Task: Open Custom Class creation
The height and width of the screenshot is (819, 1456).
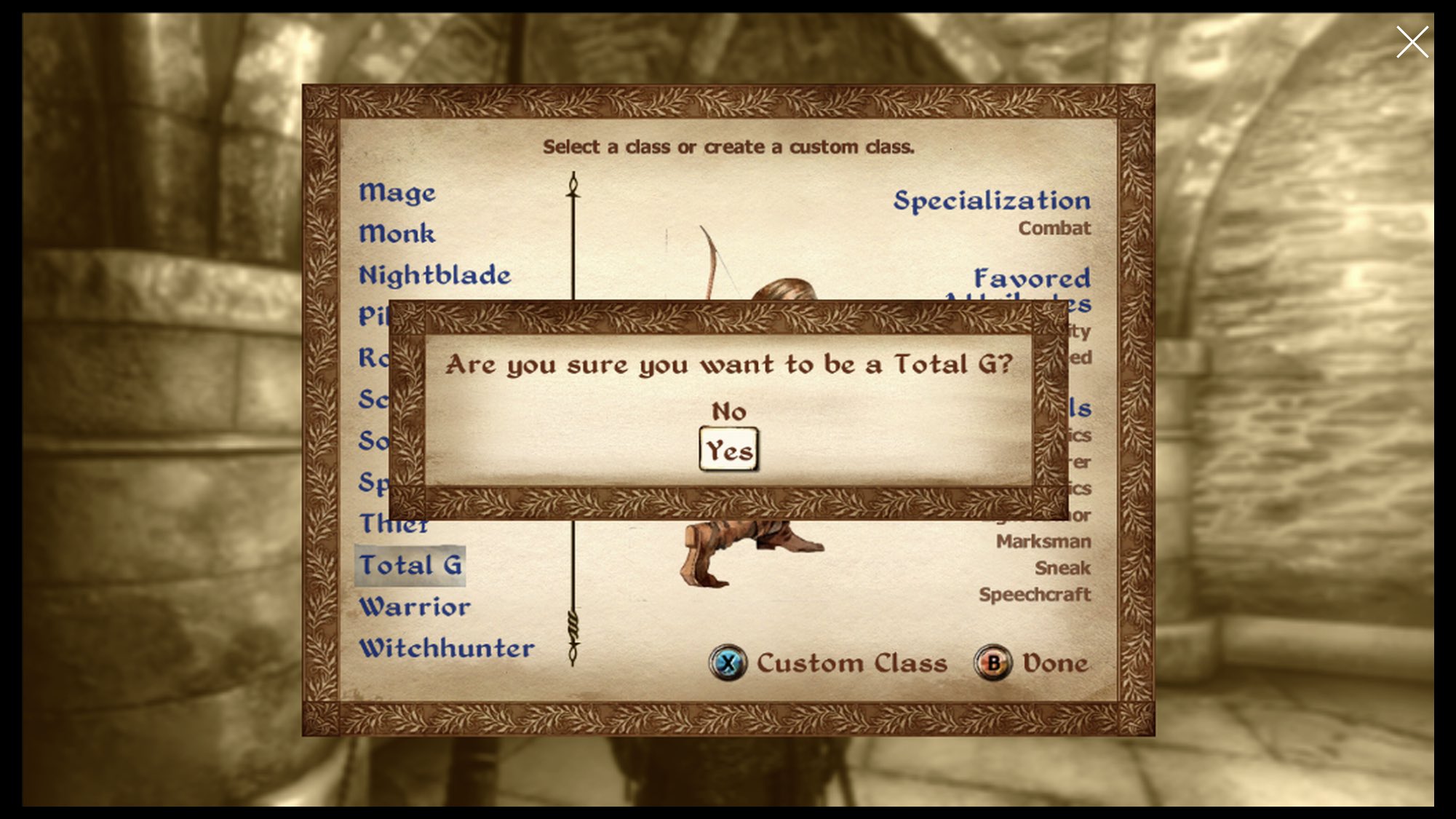Action: coord(851,662)
